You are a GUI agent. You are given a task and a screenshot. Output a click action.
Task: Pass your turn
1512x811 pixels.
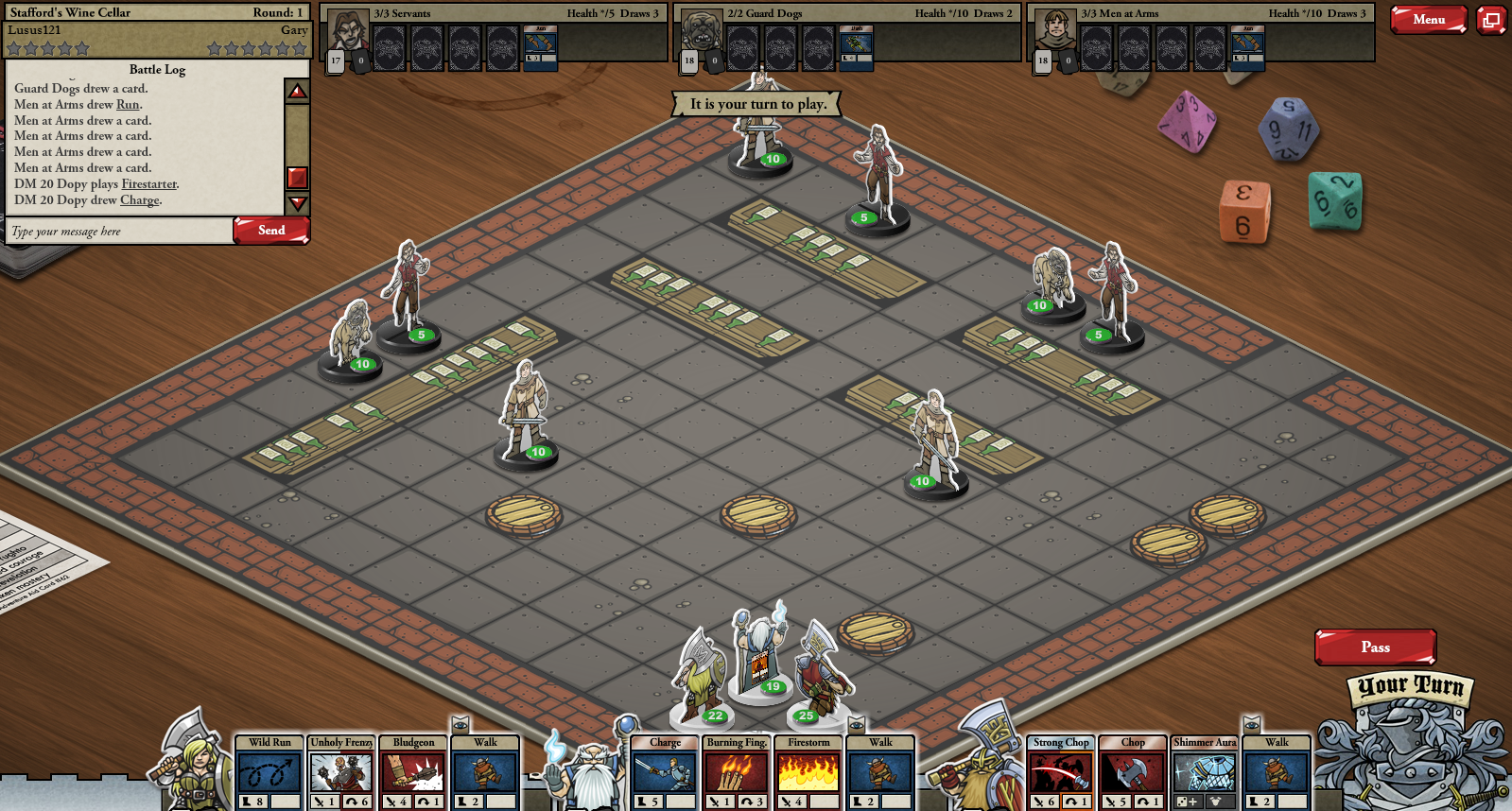tap(1375, 647)
